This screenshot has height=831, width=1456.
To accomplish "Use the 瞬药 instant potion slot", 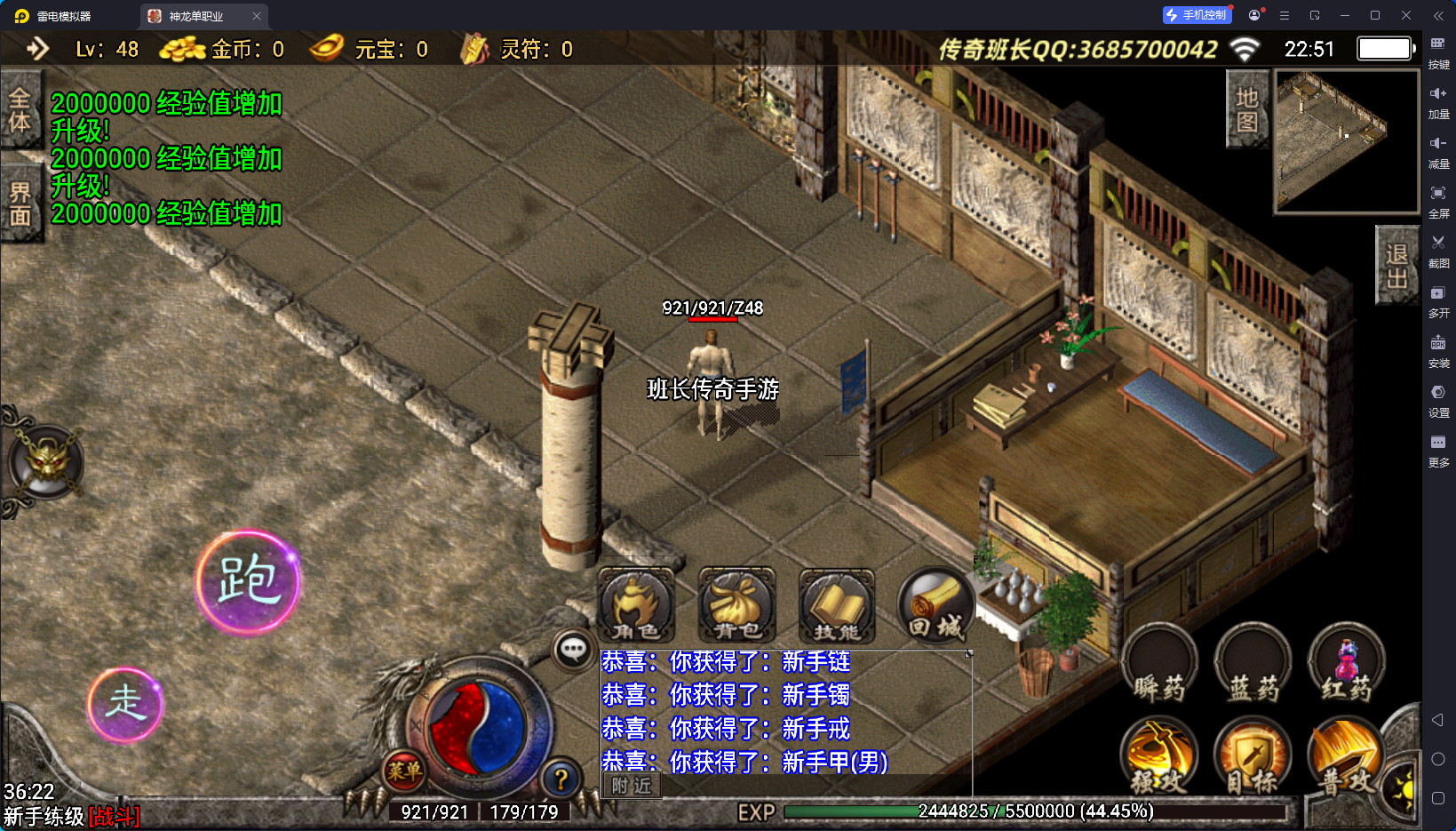I will tap(1159, 665).
